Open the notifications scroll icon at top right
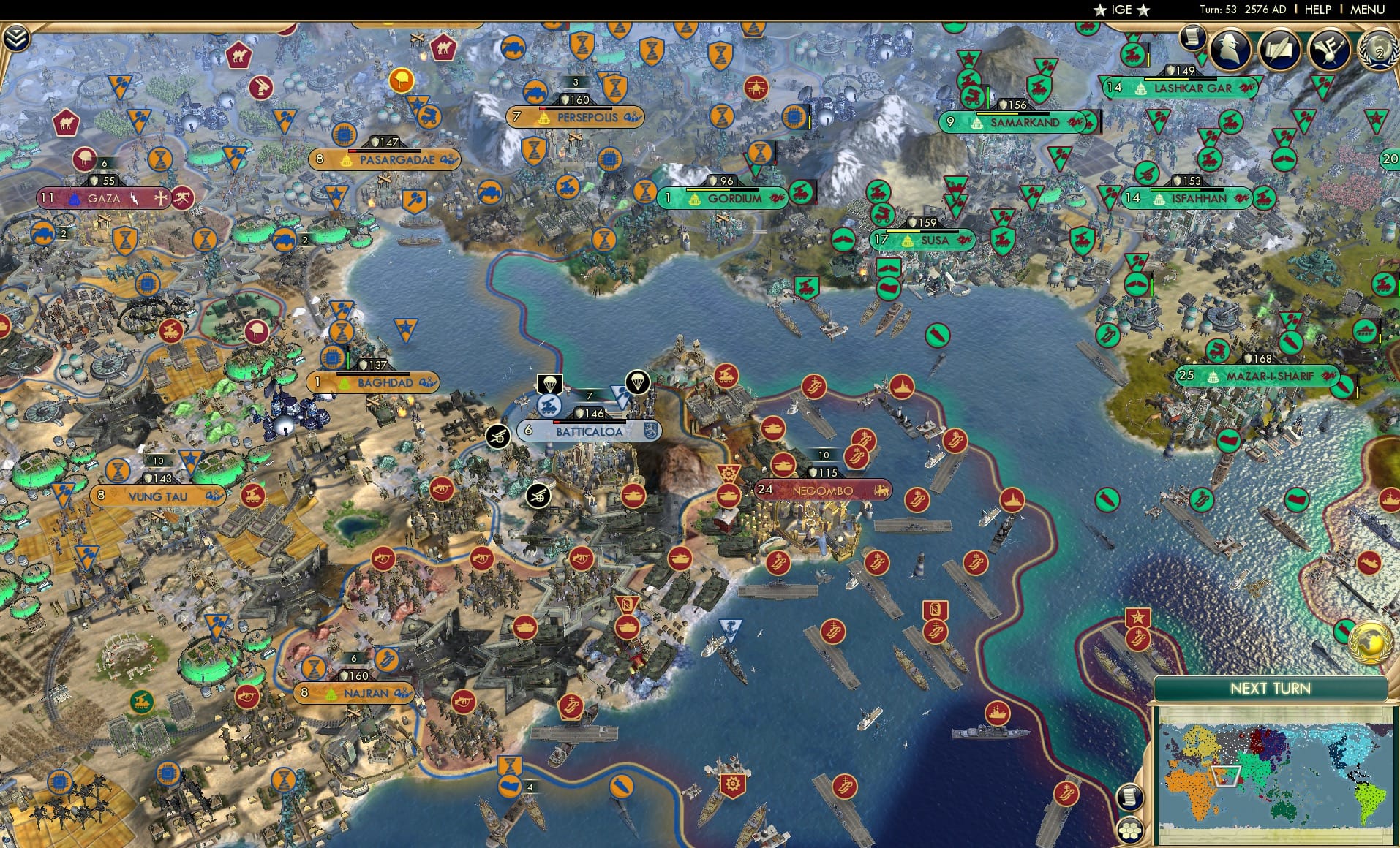Screen dimensions: 1400x848 coord(1192,37)
